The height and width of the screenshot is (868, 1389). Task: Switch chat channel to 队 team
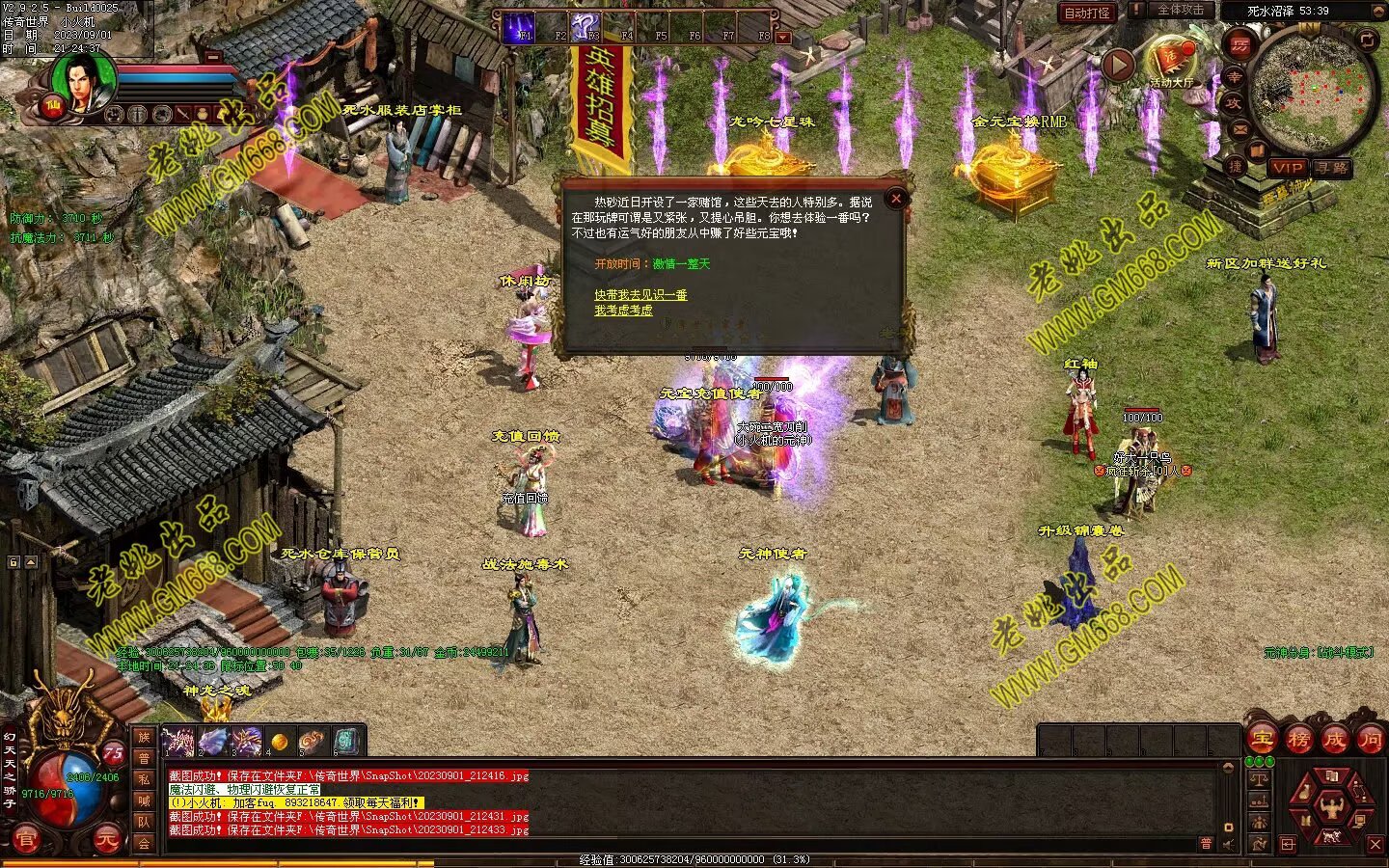click(x=144, y=822)
